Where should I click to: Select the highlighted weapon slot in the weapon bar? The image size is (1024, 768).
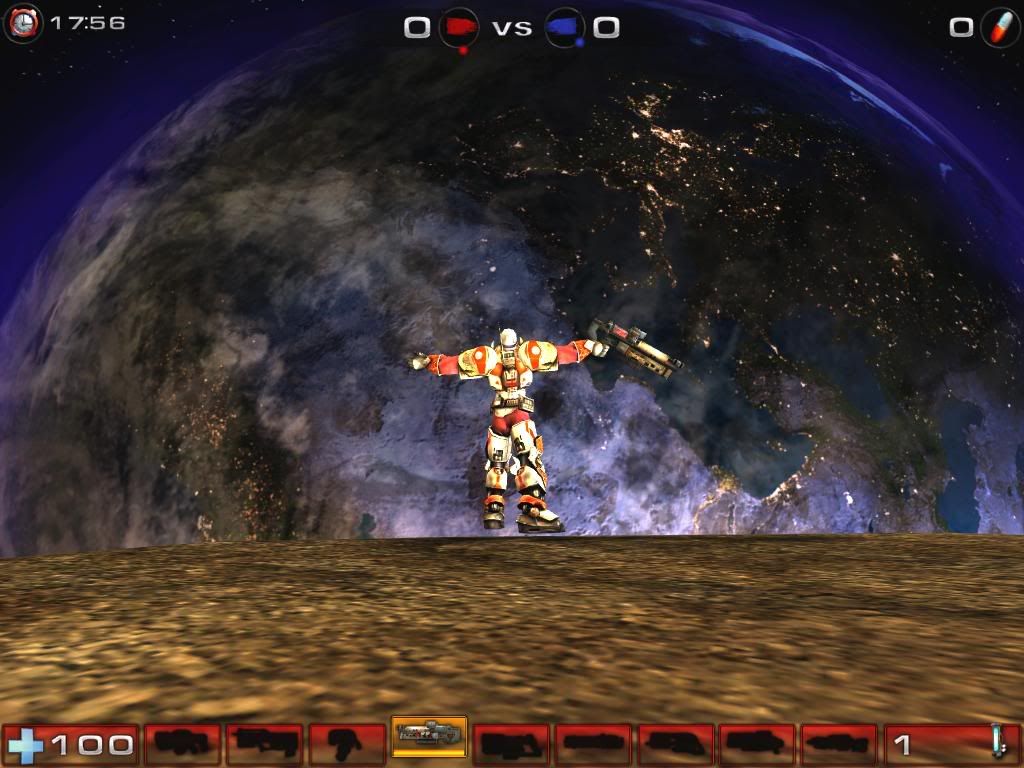(x=429, y=737)
